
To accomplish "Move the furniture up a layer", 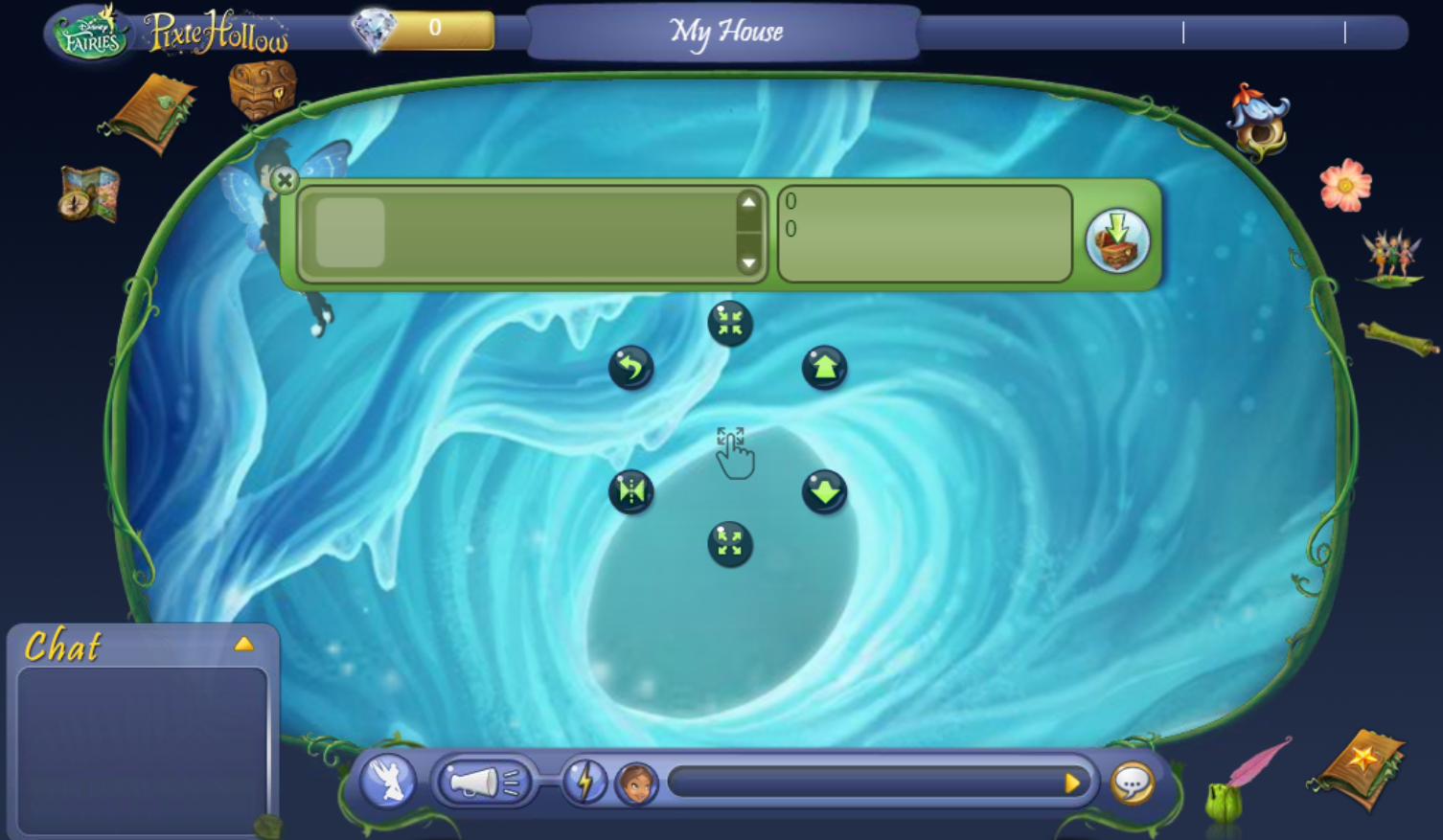I will [x=824, y=369].
